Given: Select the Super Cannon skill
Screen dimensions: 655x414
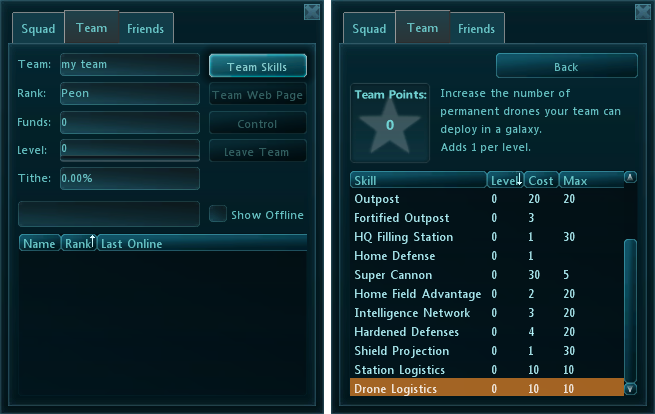Looking at the screenshot, I should pyautogui.click(x=418, y=275).
